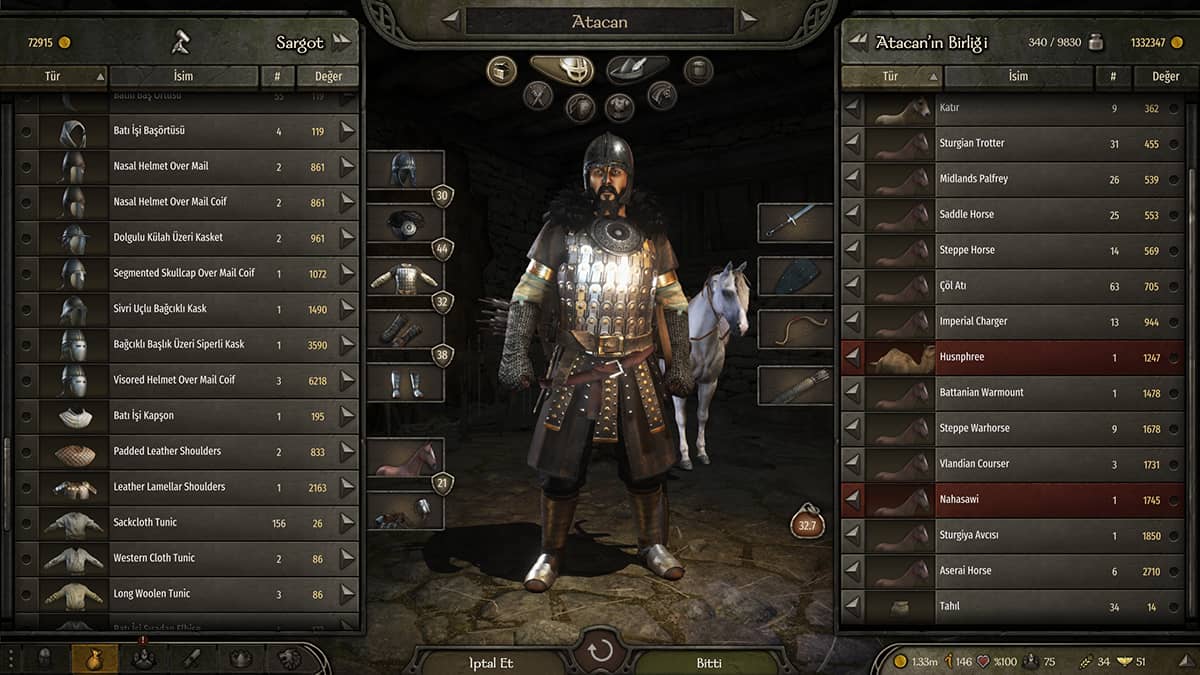This screenshot has width=1200, height=675.
Task: Choose the Sackcloth Tunic item row
Action: click(x=185, y=523)
